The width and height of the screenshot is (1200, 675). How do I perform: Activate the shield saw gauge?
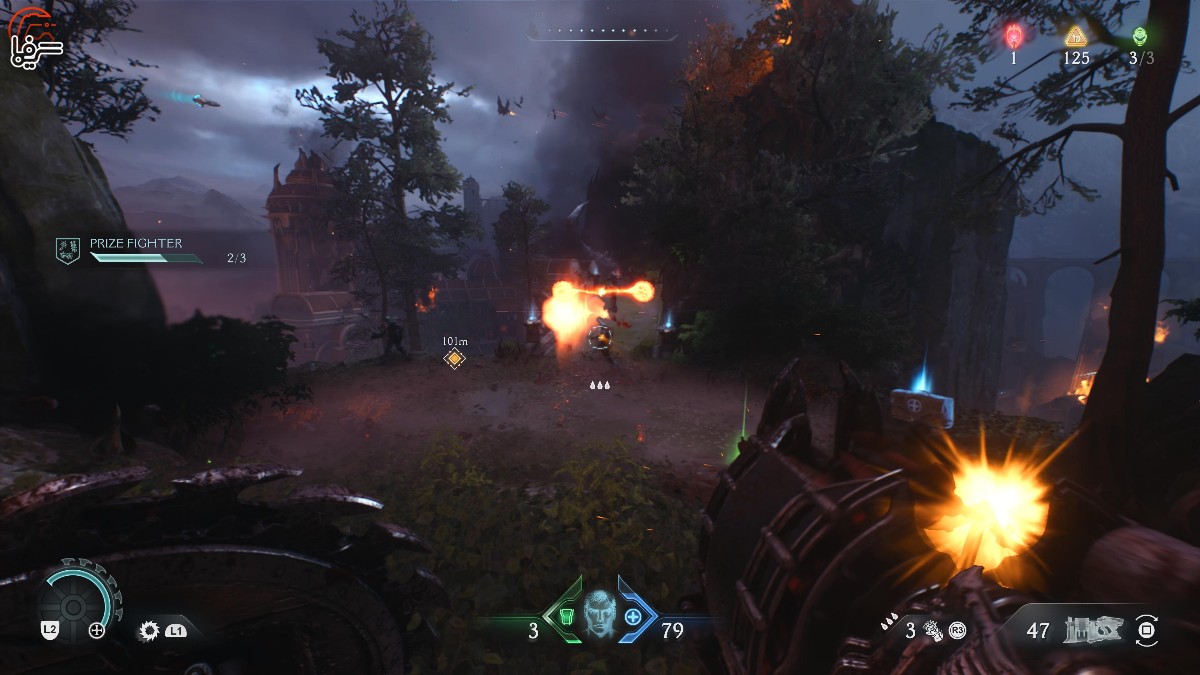click(x=73, y=603)
